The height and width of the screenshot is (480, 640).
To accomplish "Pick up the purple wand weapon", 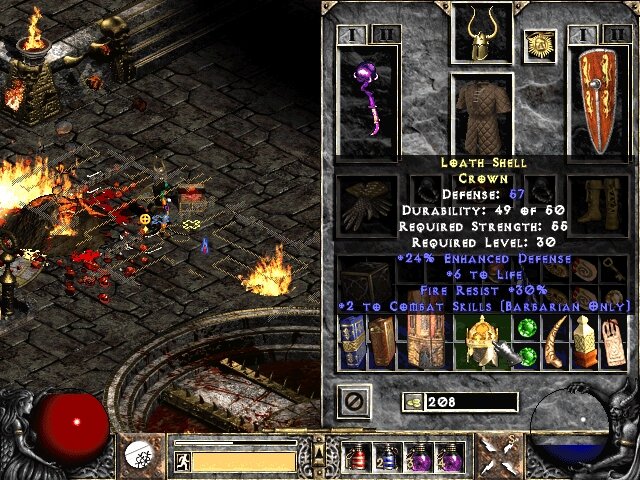I will click(368, 100).
